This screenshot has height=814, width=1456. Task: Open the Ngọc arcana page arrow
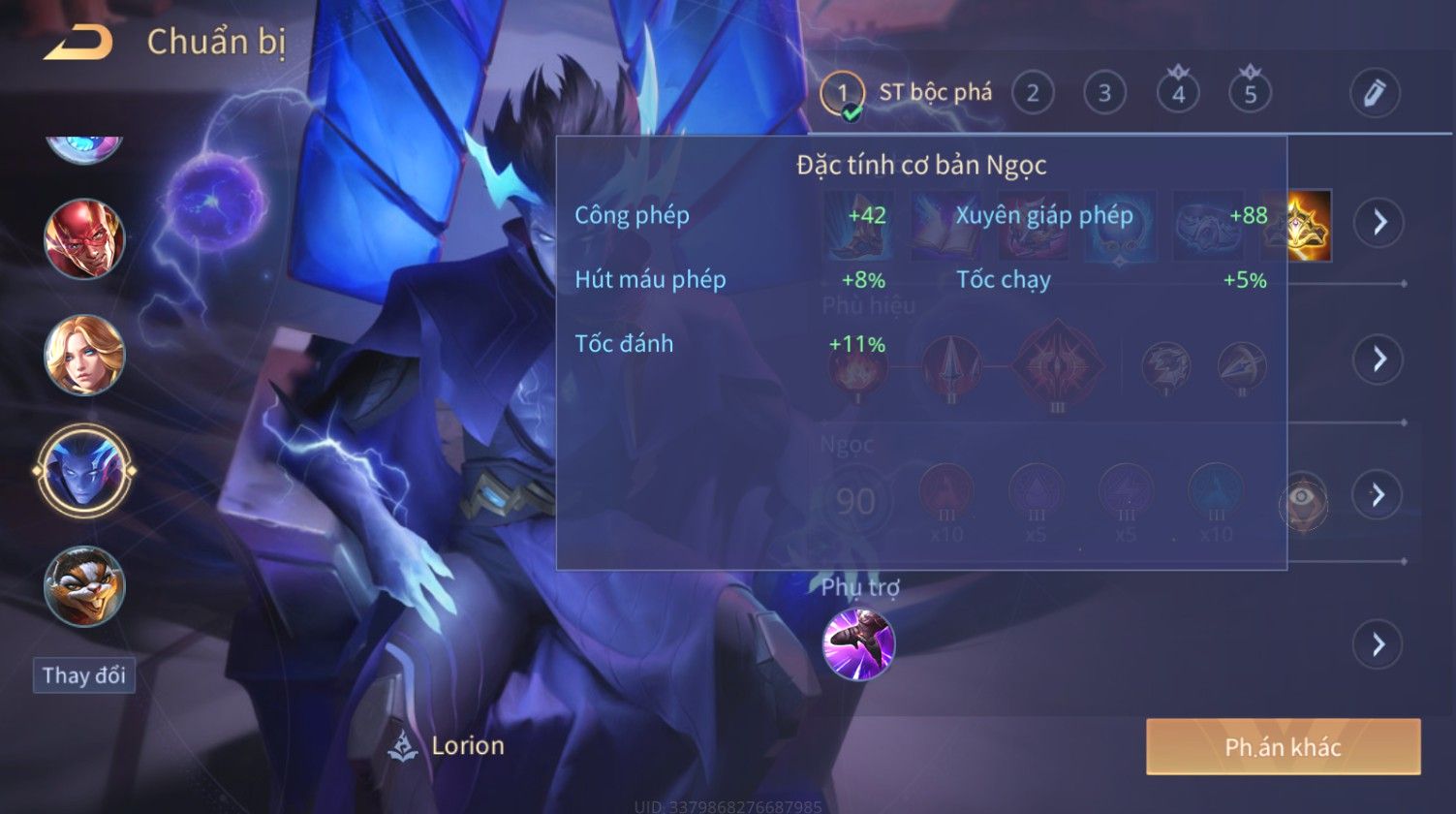(x=1379, y=495)
